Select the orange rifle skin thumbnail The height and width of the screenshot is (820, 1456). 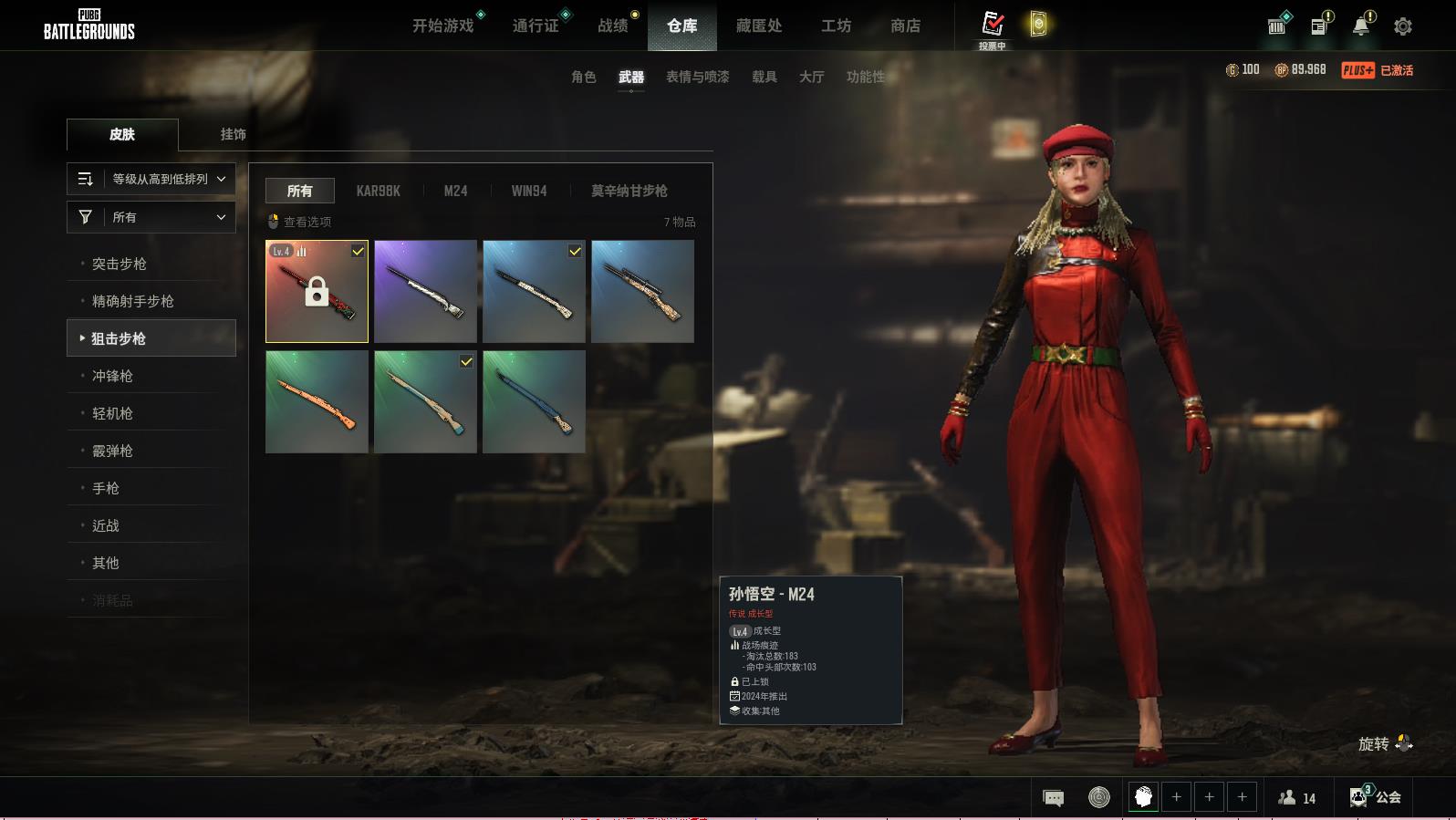click(x=317, y=402)
